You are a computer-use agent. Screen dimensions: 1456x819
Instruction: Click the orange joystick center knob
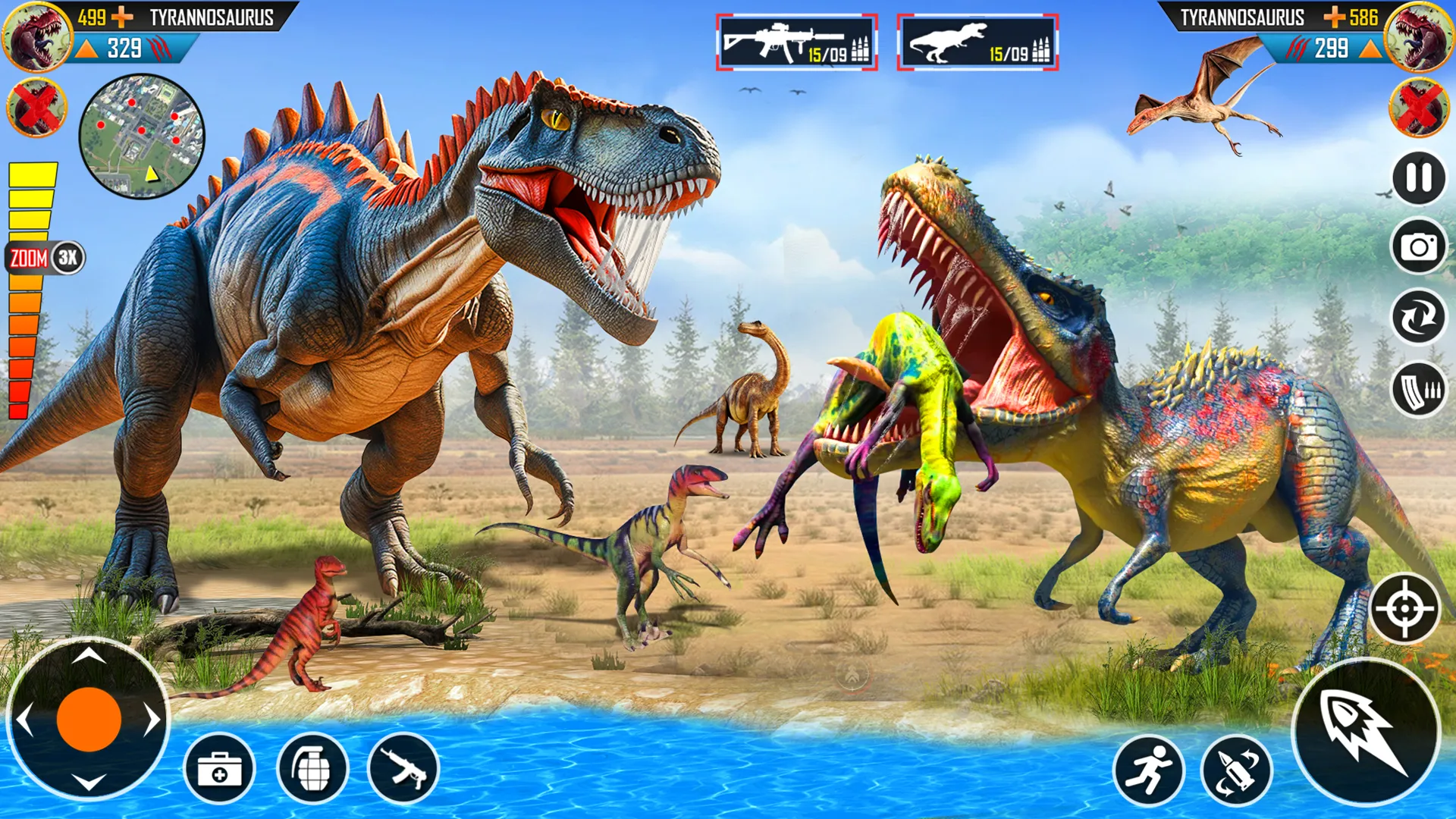[89, 720]
